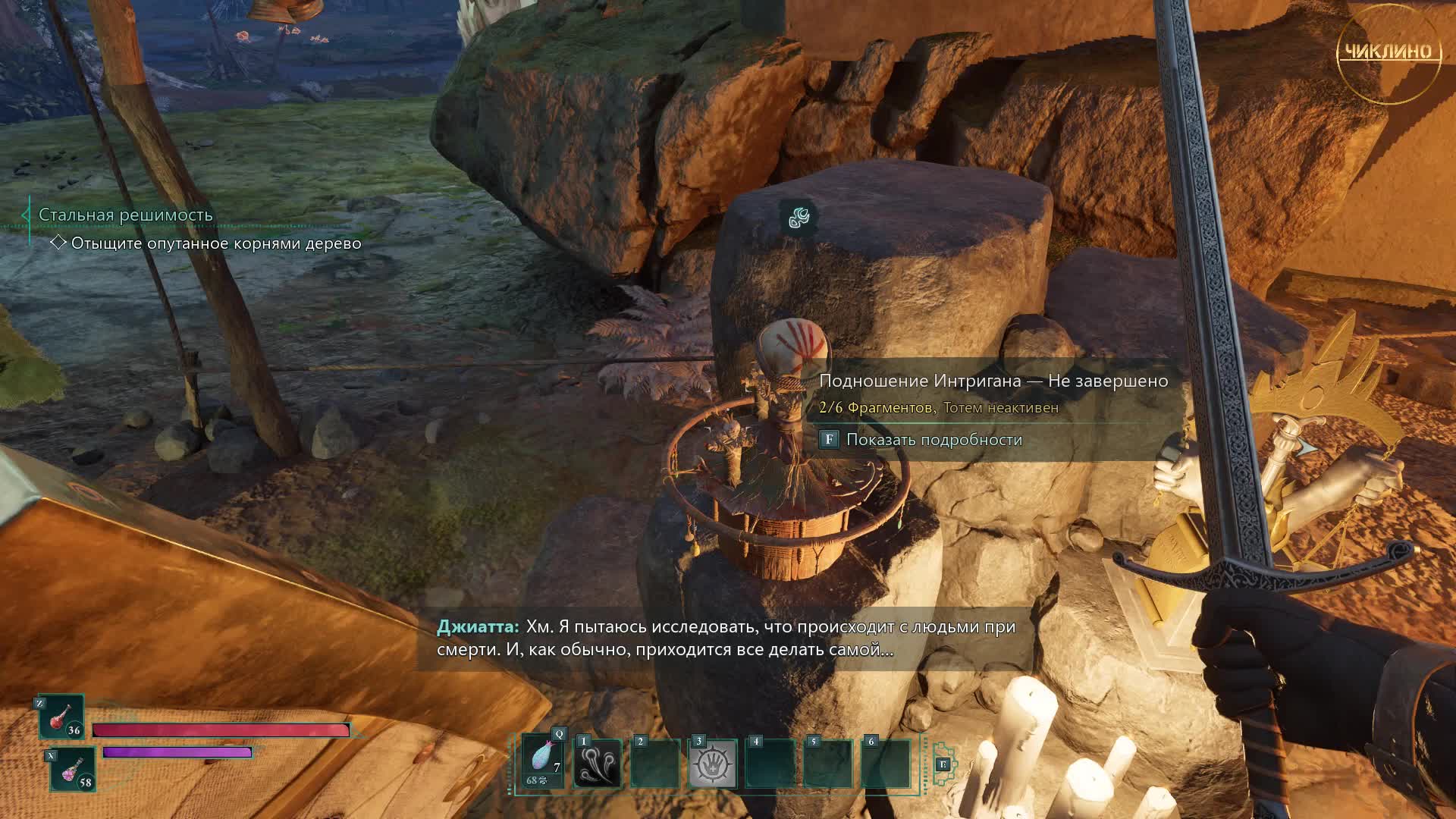This screenshot has width=1456, height=819.
Task: Open the "Стальная решимость" quest tracker
Action: pyautogui.click(x=126, y=215)
